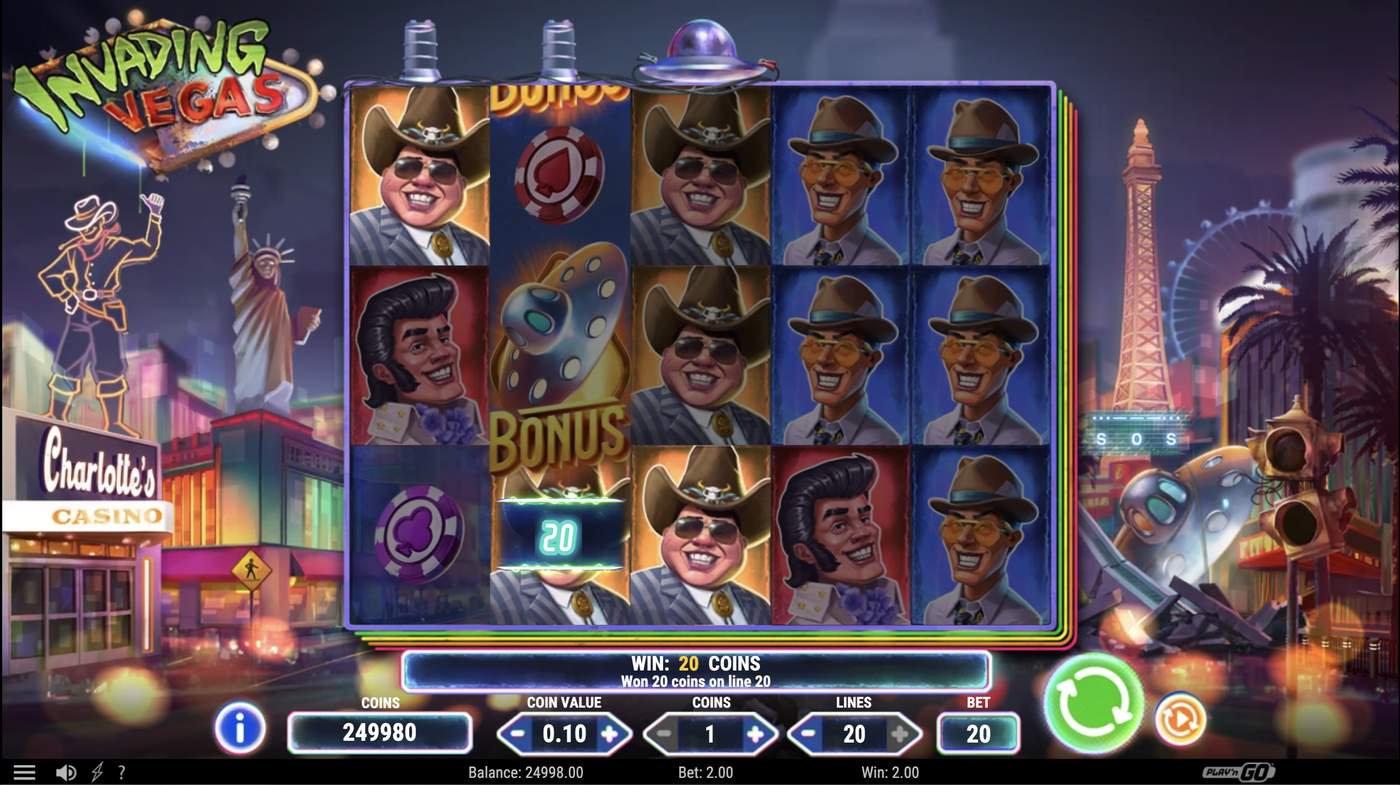Start autoplay using the orange autospin icon

pos(1180,718)
